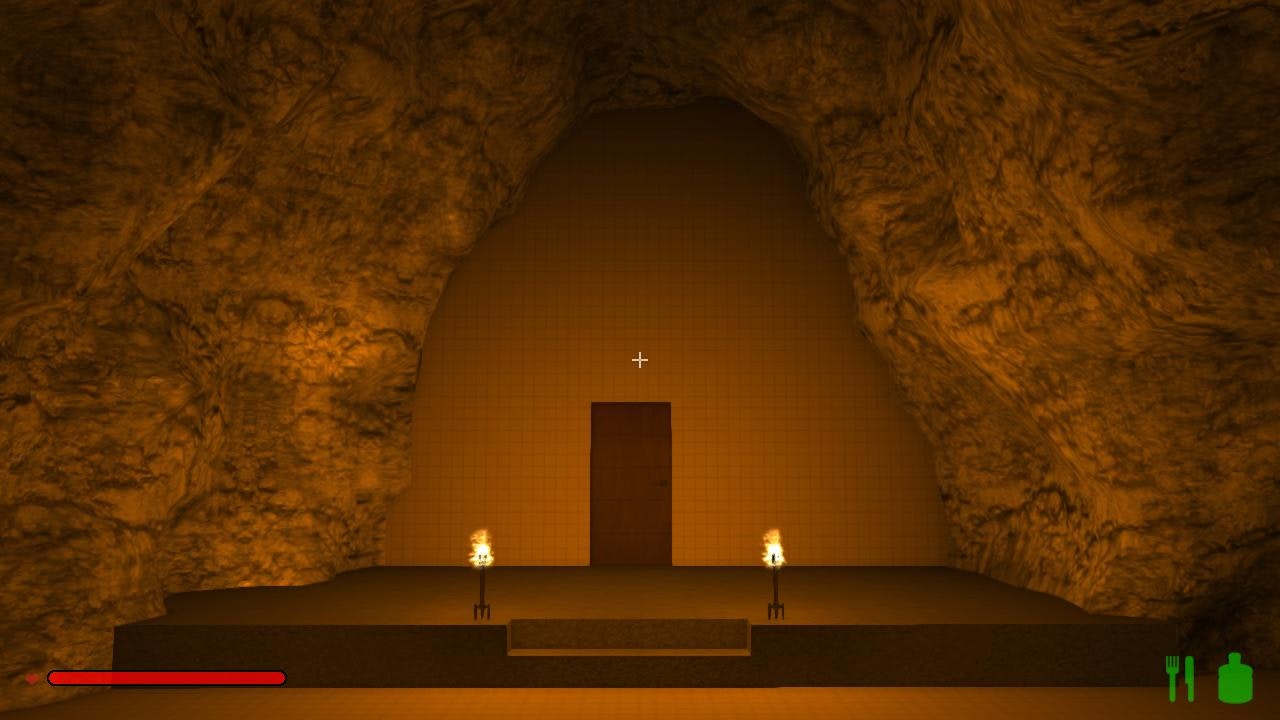
Task: Click the fork and knife hunger icon
Action: [x=1180, y=676]
